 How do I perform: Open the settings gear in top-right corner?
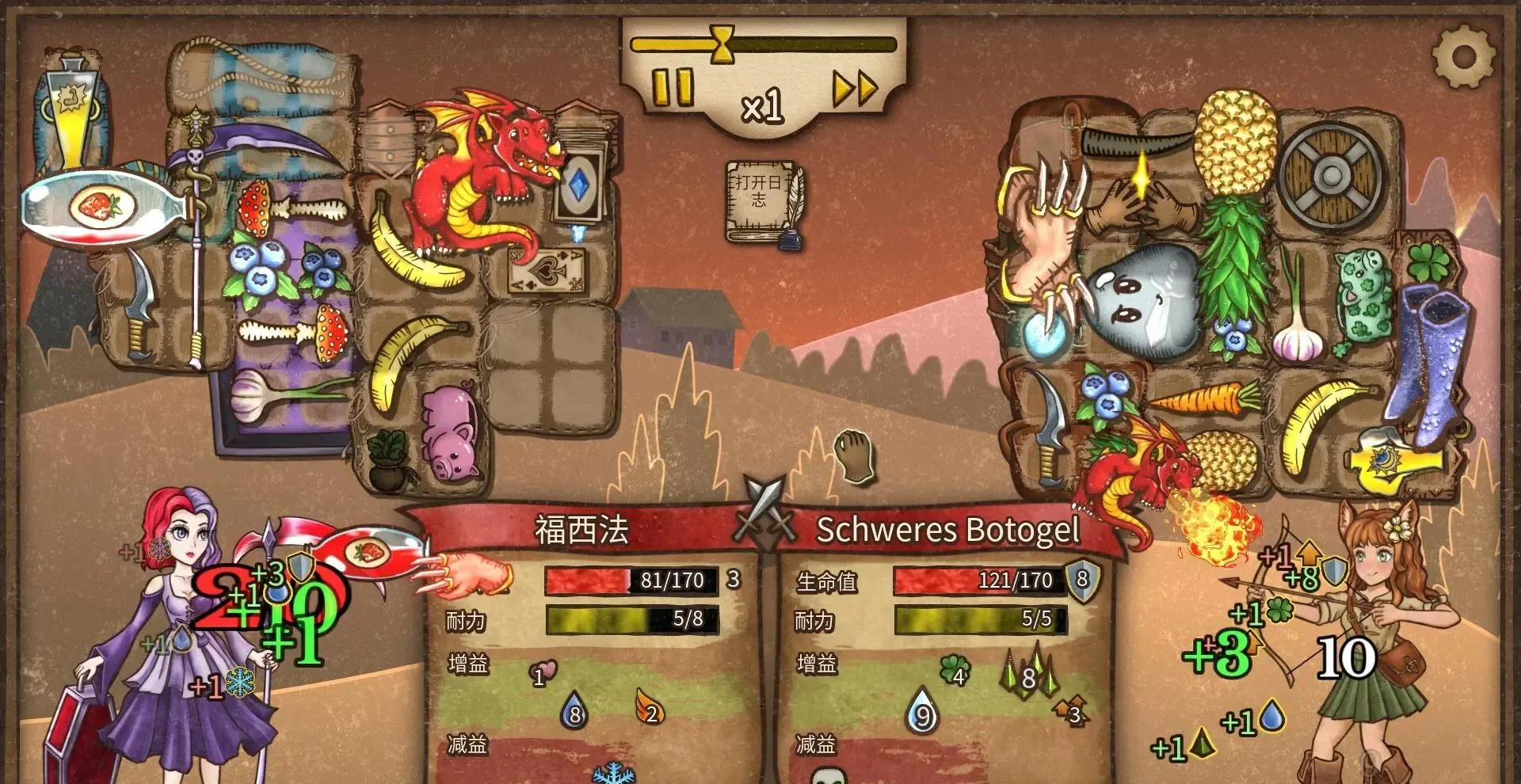(x=1465, y=55)
